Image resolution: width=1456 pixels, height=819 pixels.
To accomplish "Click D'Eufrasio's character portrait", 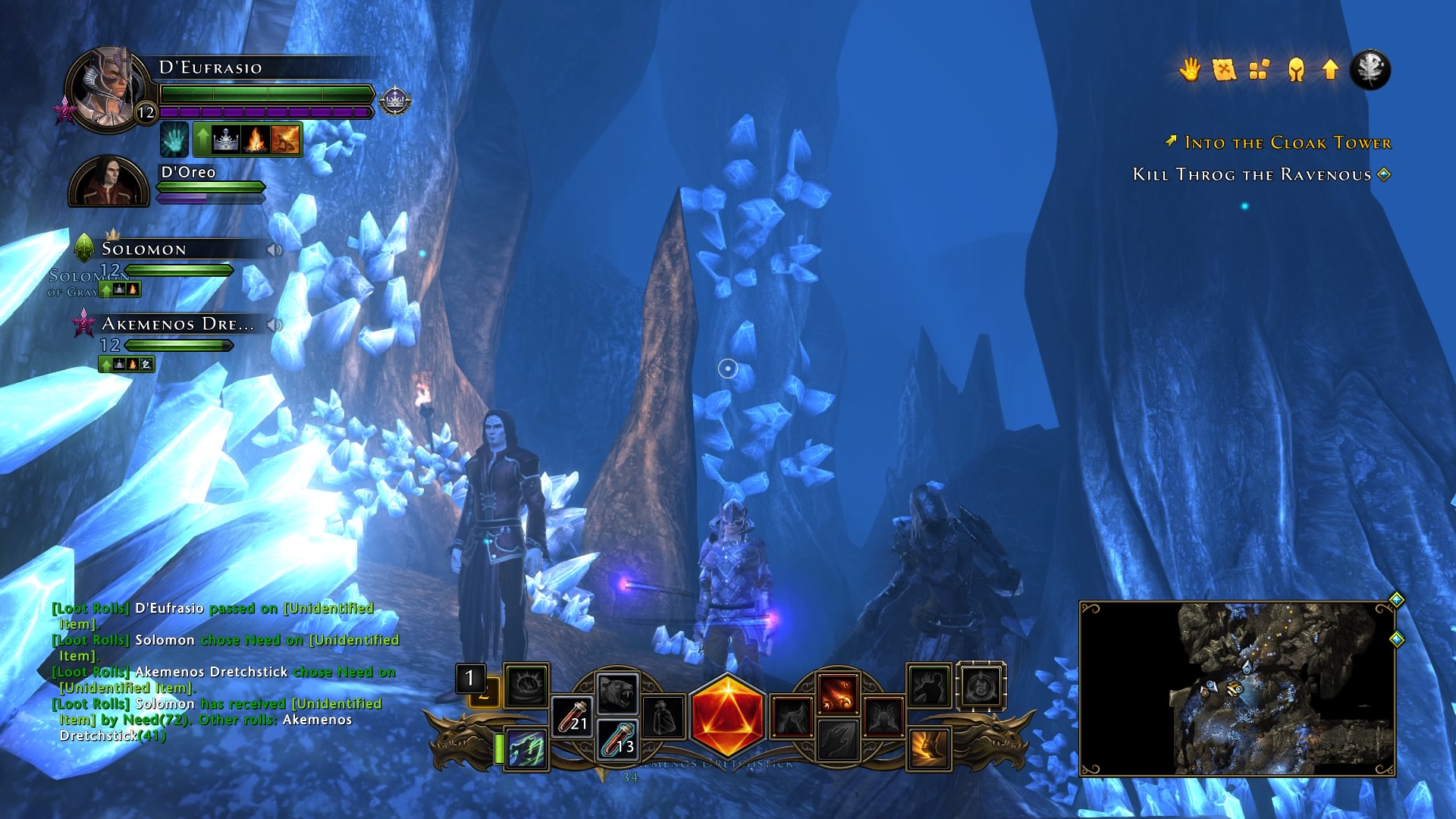I will click(107, 89).
